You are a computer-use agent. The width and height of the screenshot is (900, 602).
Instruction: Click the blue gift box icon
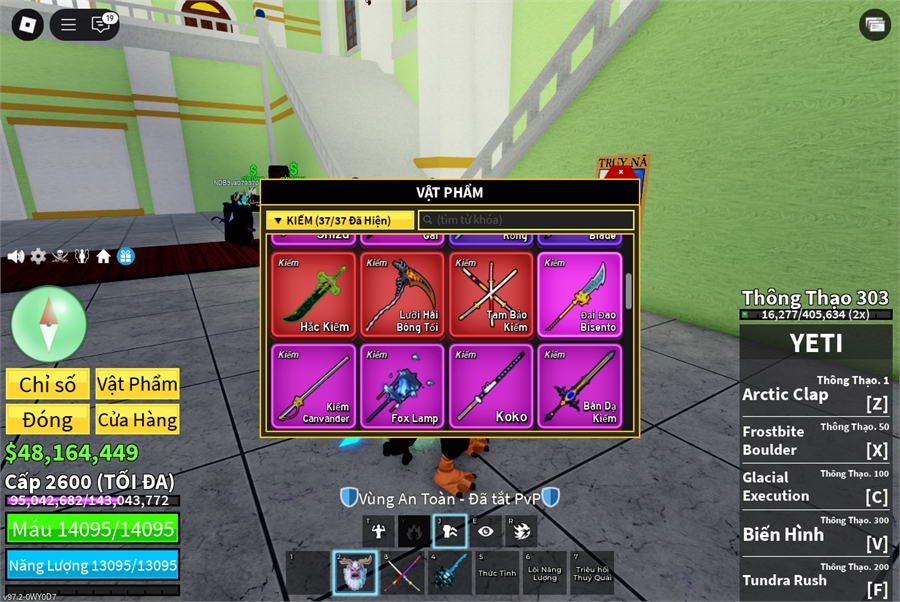pyautogui.click(x=125, y=257)
